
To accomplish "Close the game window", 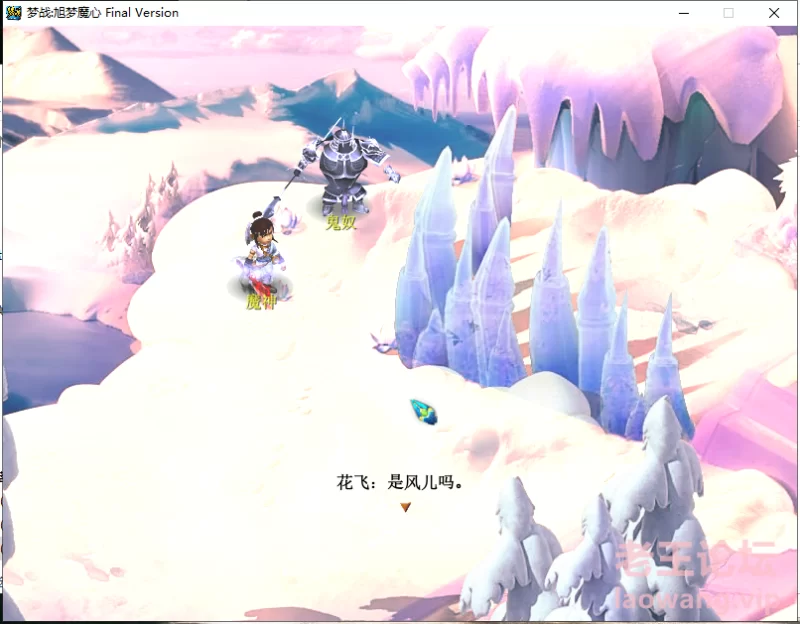I will click(x=774, y=13).
